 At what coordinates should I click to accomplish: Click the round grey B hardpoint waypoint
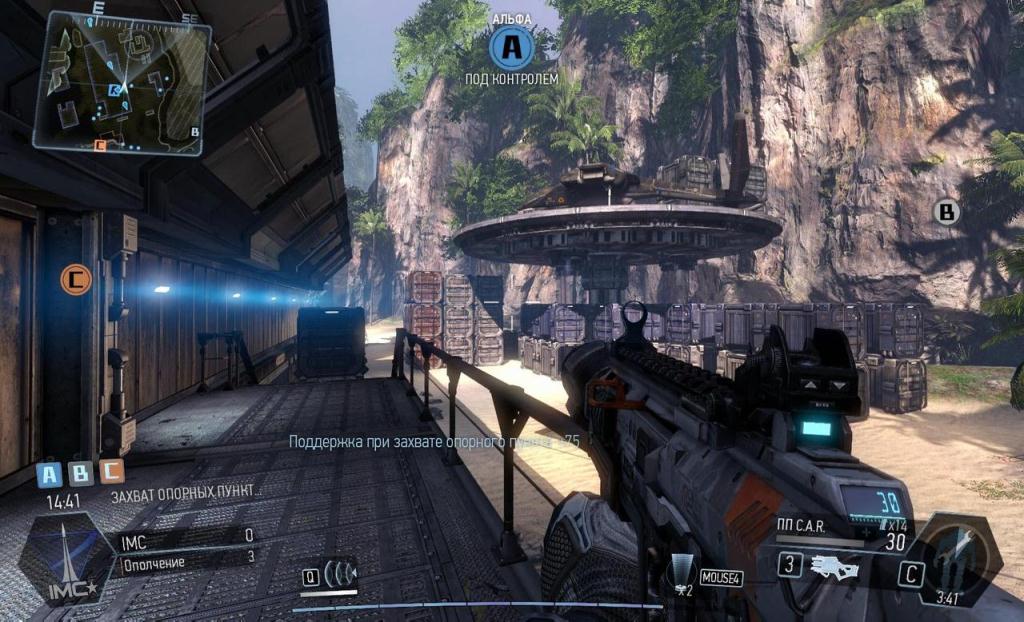945,212
